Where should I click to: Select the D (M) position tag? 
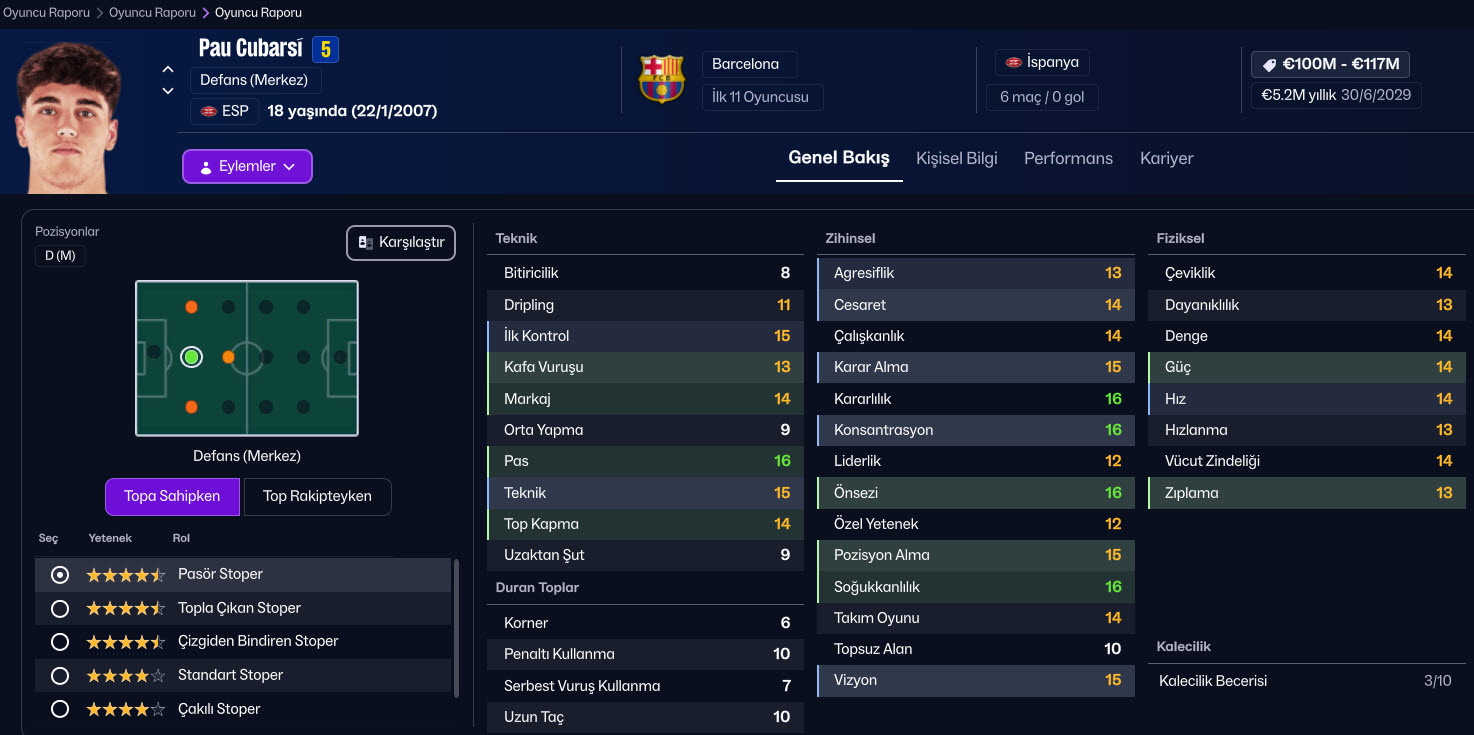60,256
